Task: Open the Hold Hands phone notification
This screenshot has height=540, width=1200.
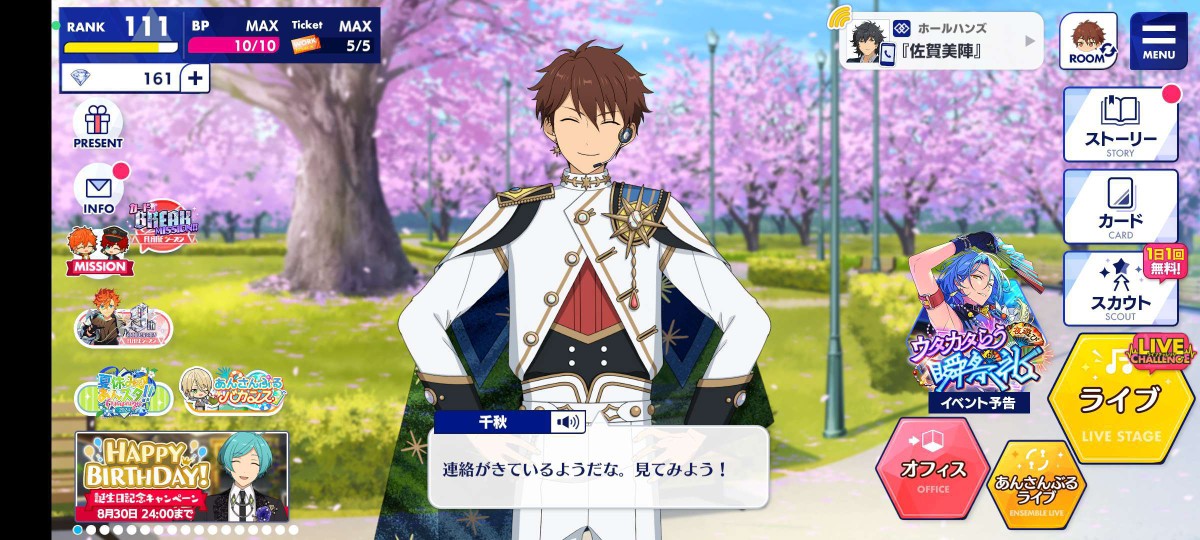Action: point(940,41)
